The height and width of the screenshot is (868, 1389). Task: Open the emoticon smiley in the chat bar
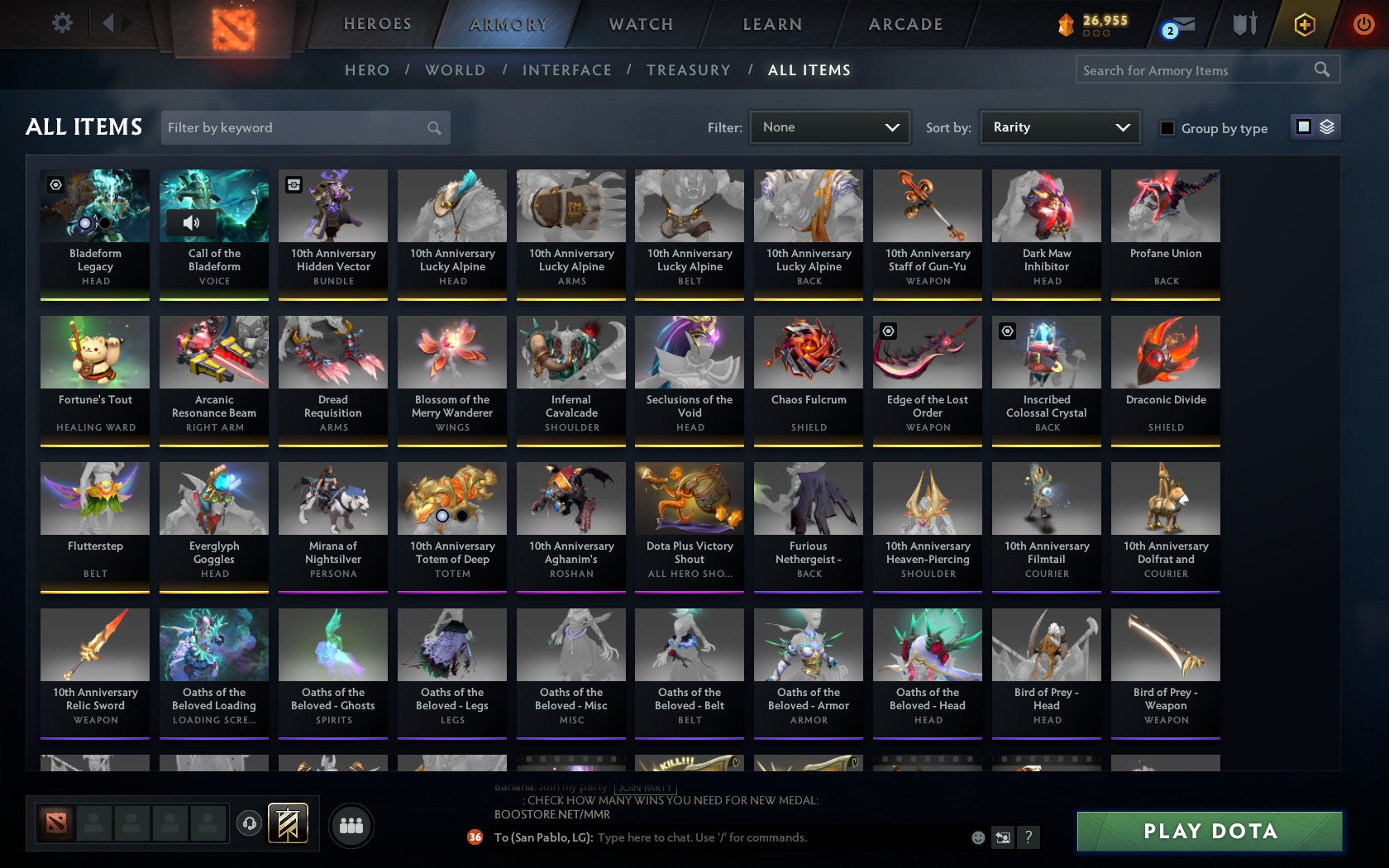(x=978, y=837)
